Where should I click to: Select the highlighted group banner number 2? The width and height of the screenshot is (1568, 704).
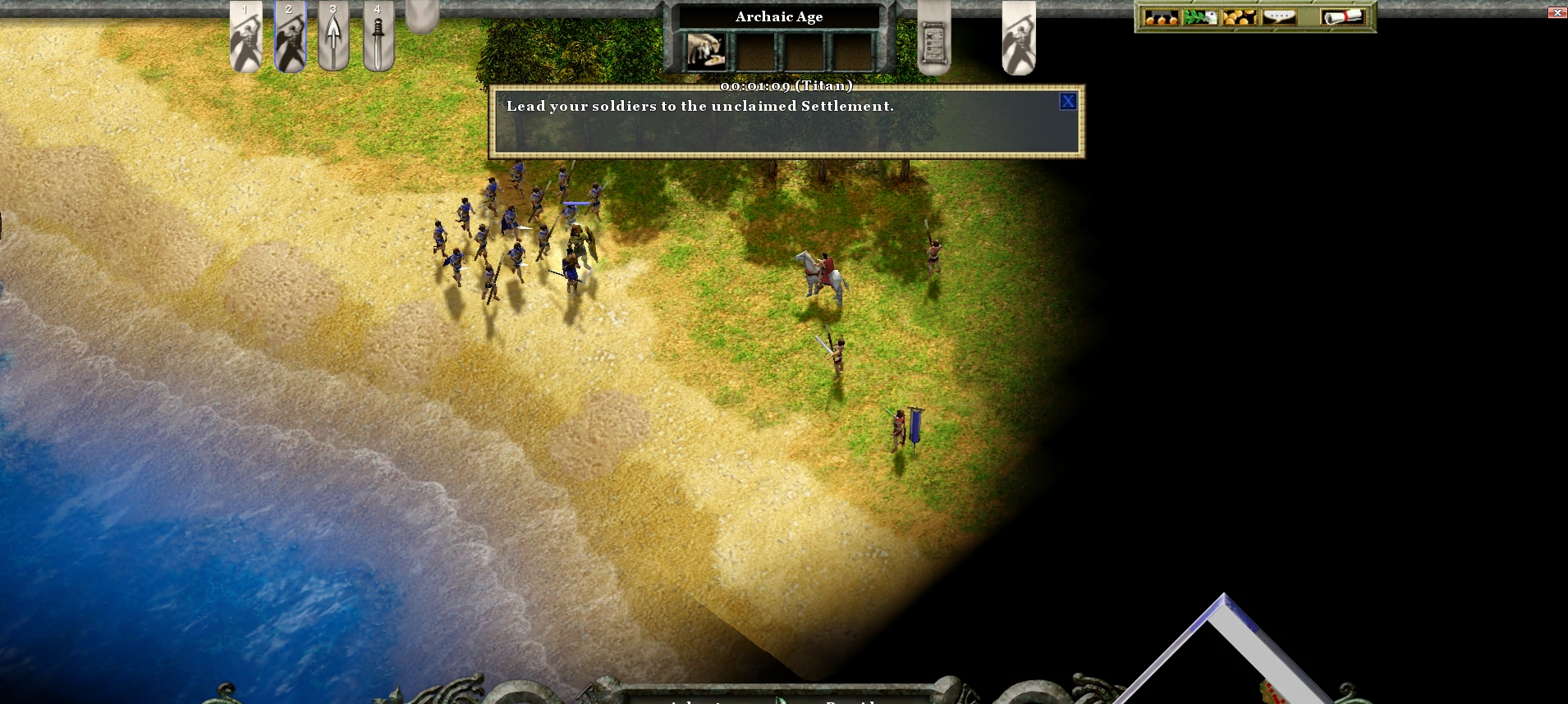click(x=290, y=36)
